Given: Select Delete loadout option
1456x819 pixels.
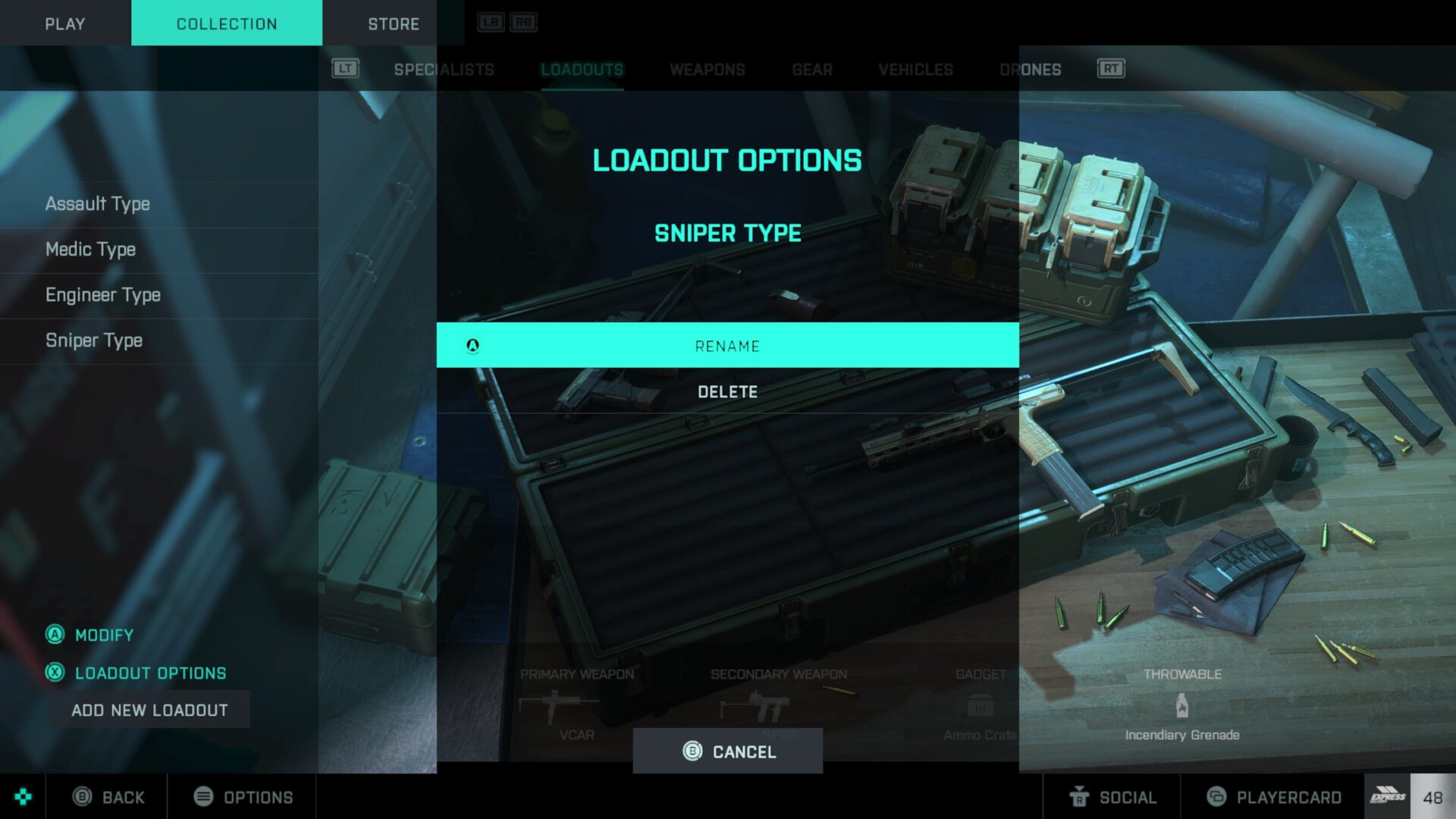Looking at the screenshot, I should point(727,391).
